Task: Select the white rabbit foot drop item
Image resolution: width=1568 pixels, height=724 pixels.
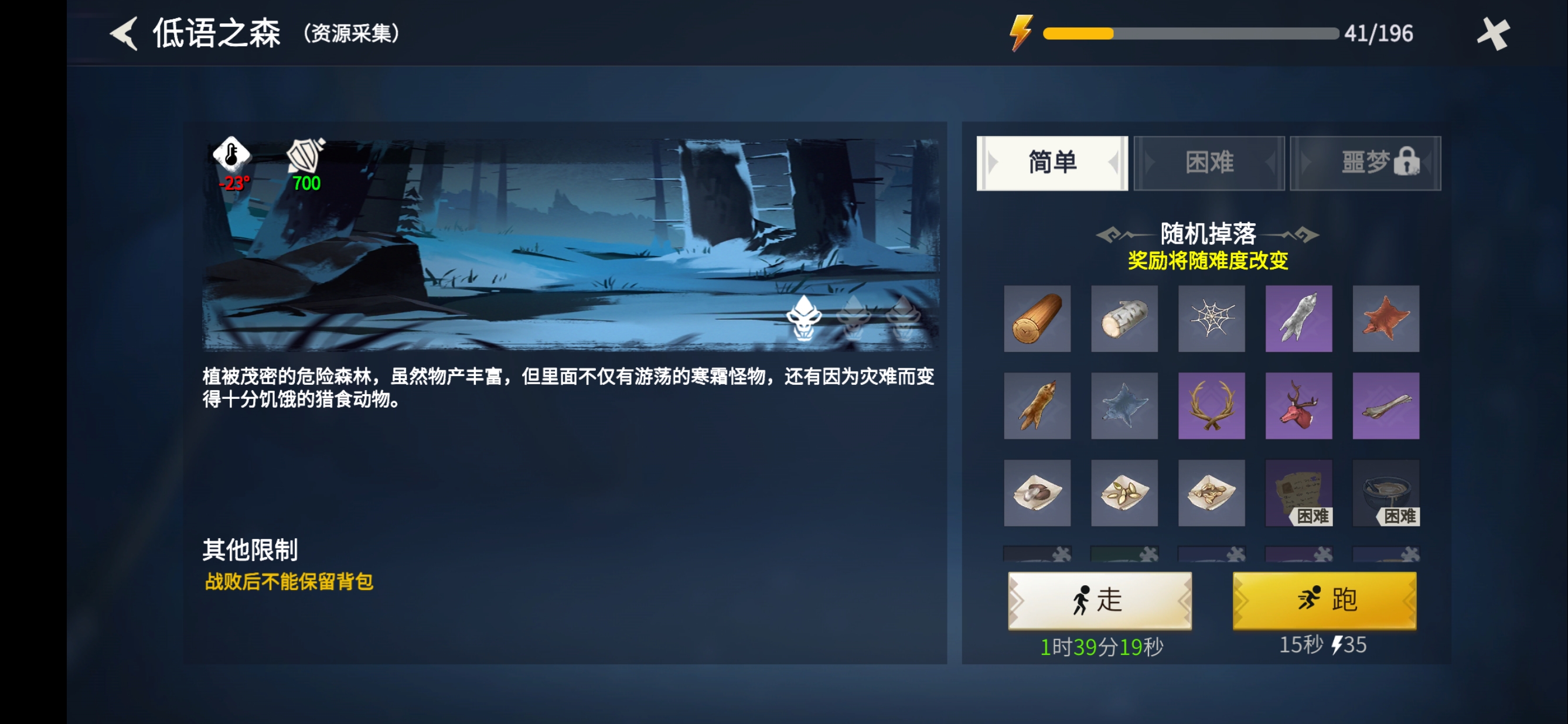Action: tap(1298, 319)
